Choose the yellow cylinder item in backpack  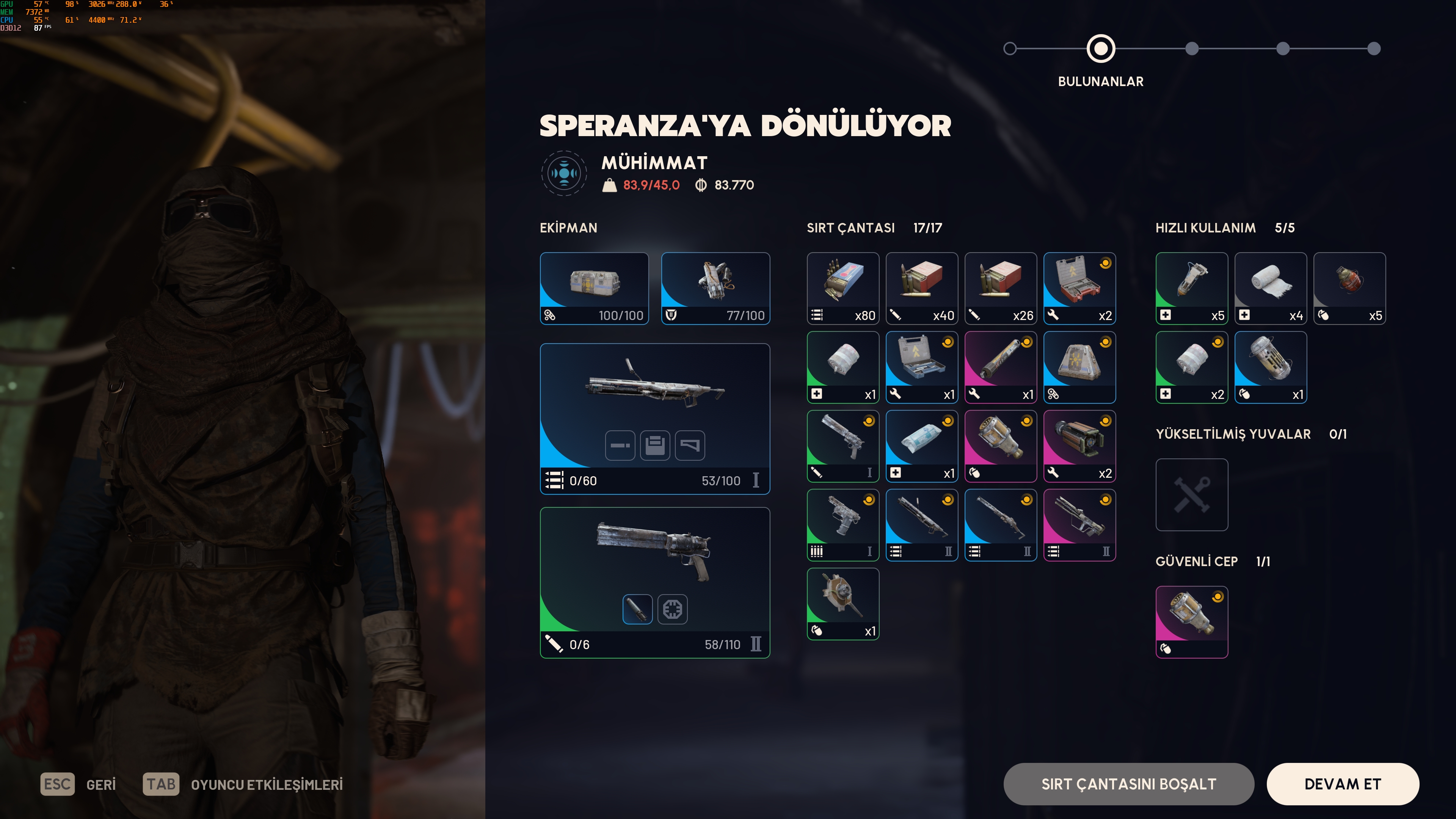(1001, 367)
